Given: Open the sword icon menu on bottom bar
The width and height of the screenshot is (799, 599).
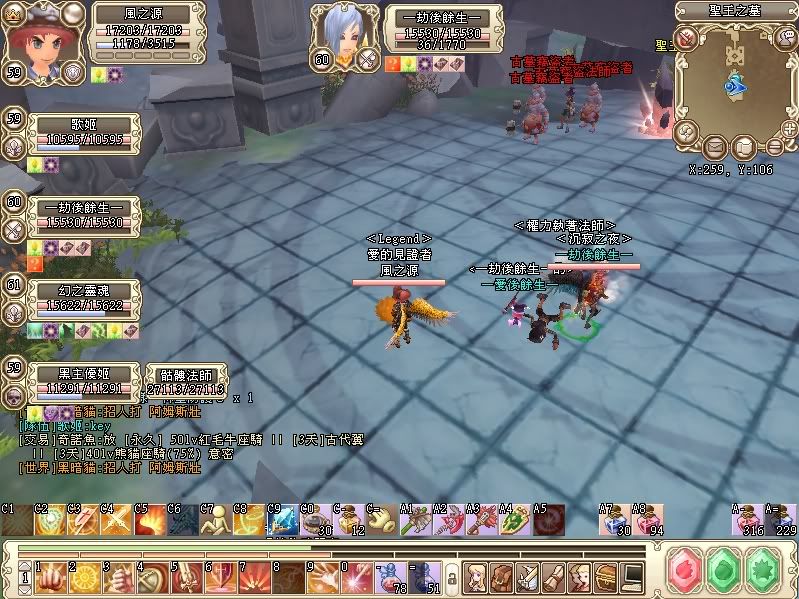Looking at the screenshot, I should coord(526,576).
